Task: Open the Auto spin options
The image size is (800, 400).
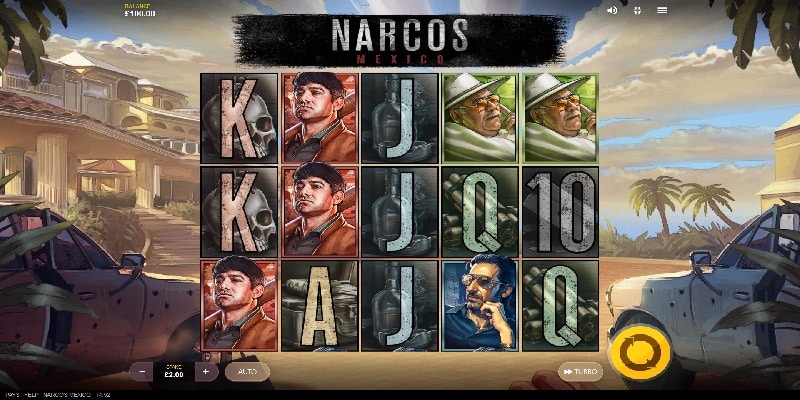Action: (x=247, y=371)
